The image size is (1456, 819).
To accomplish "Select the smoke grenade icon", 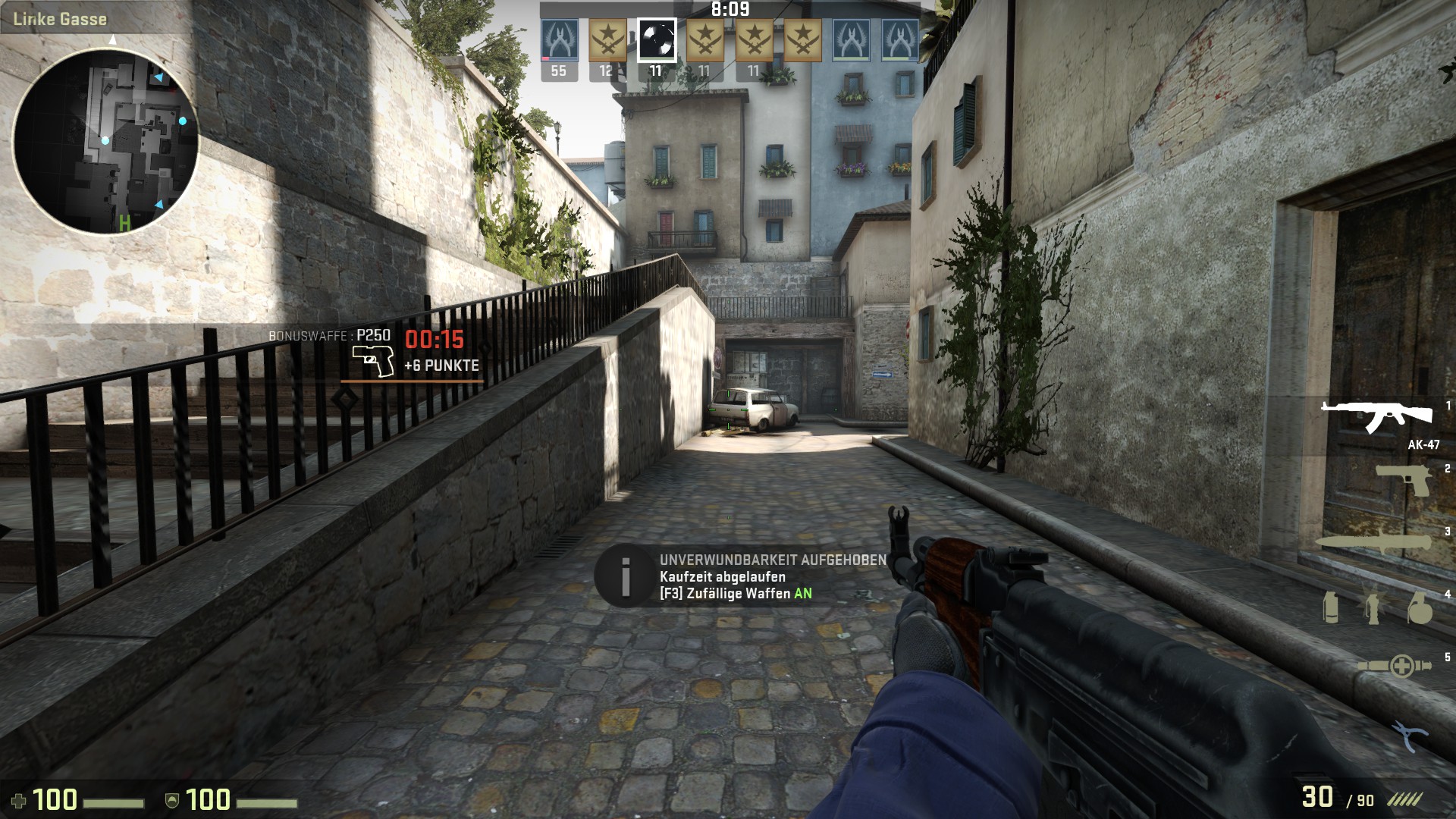I will pos(1331,608).
